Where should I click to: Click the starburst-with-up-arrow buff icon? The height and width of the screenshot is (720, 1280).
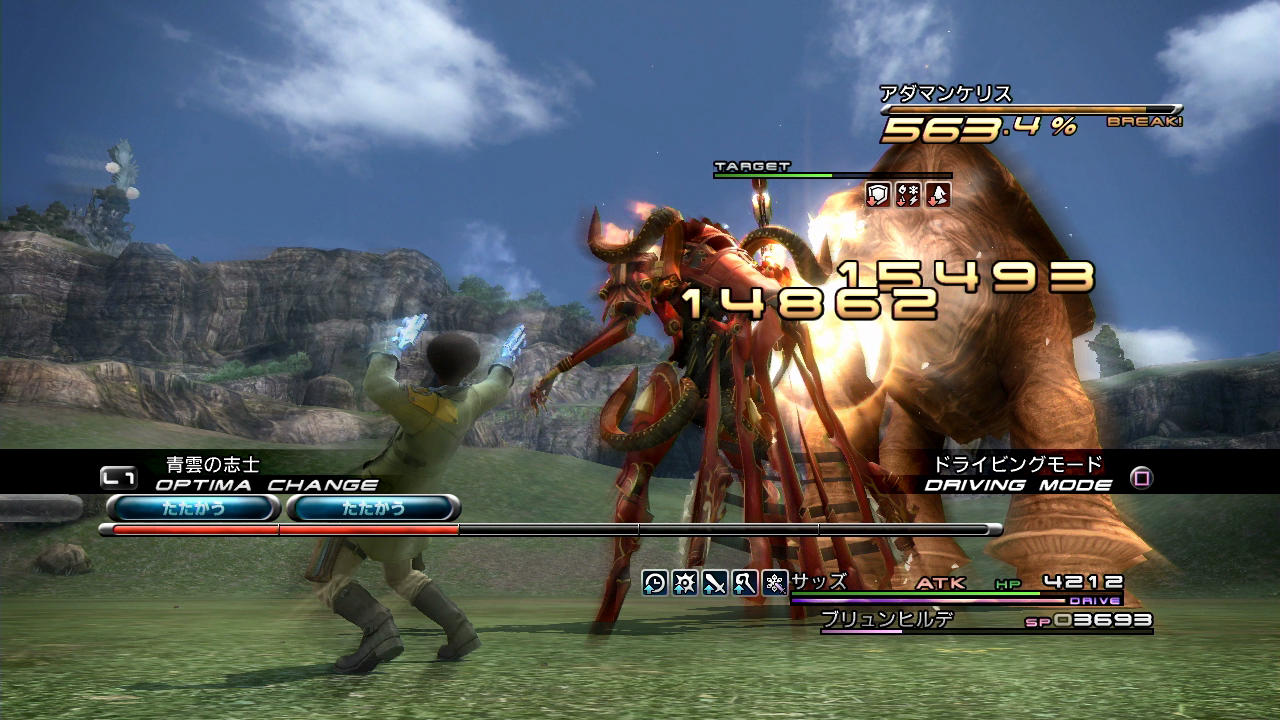tap(685, 582)
